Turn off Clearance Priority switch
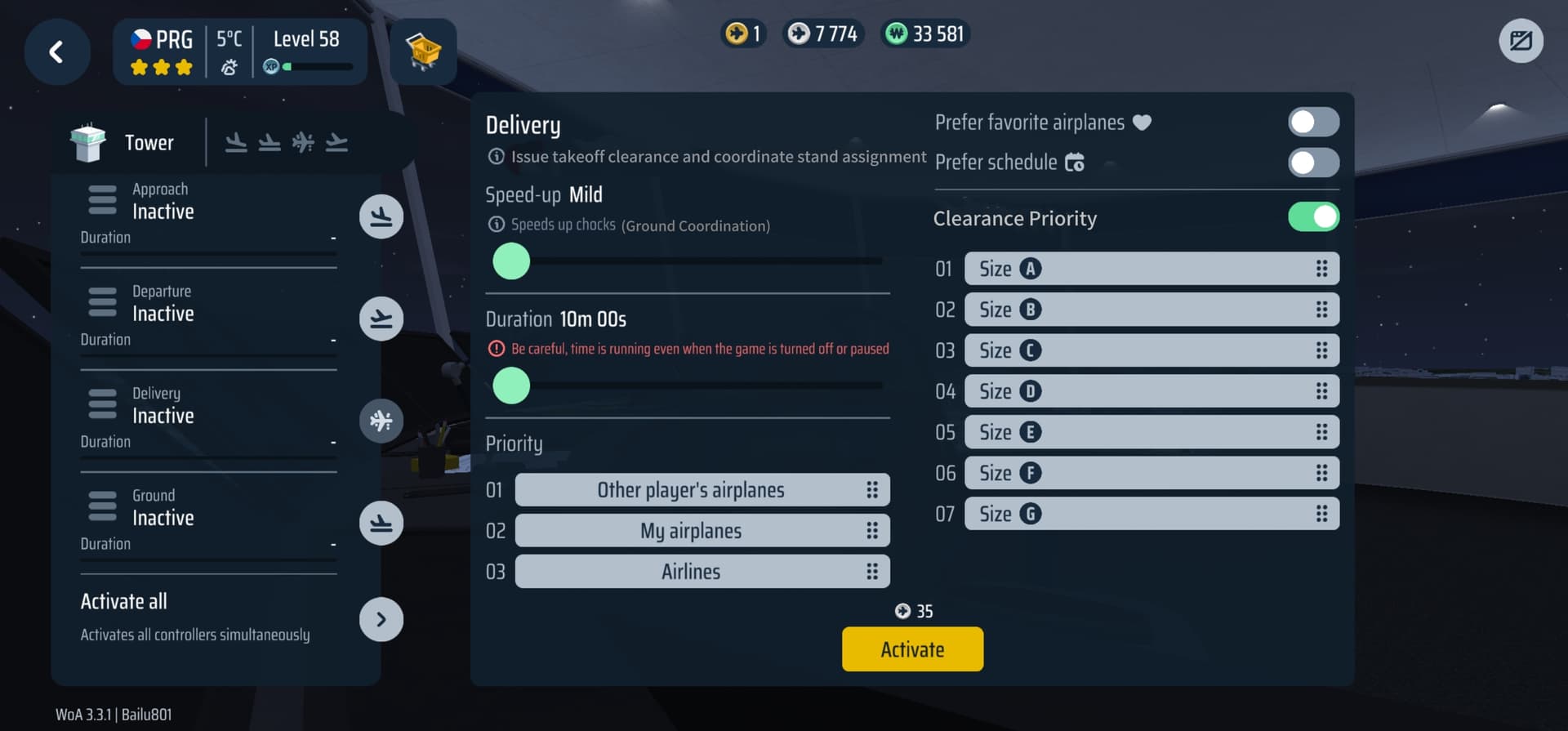 pos(1313,217)
